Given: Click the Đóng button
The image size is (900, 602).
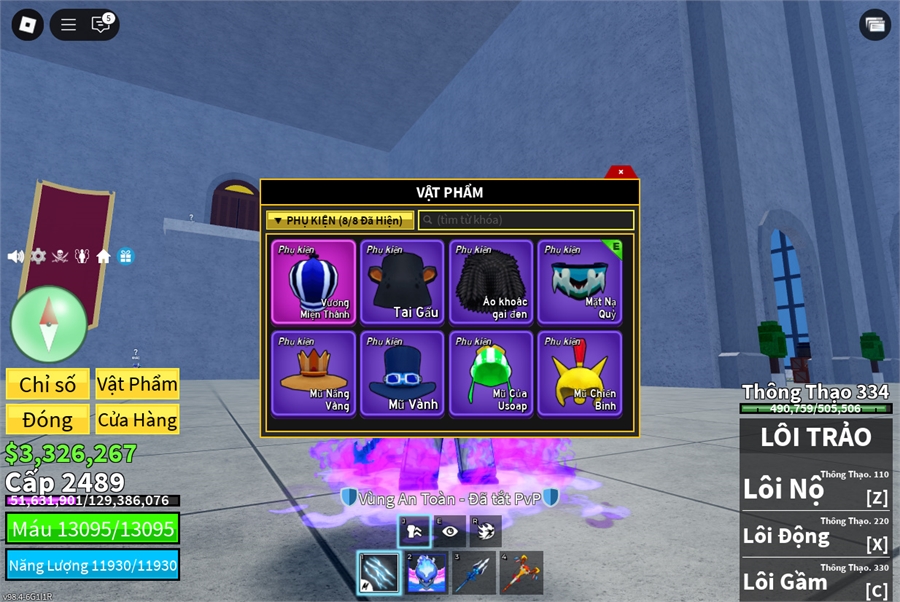Looking at the screenshot, I should click(47, 420).
